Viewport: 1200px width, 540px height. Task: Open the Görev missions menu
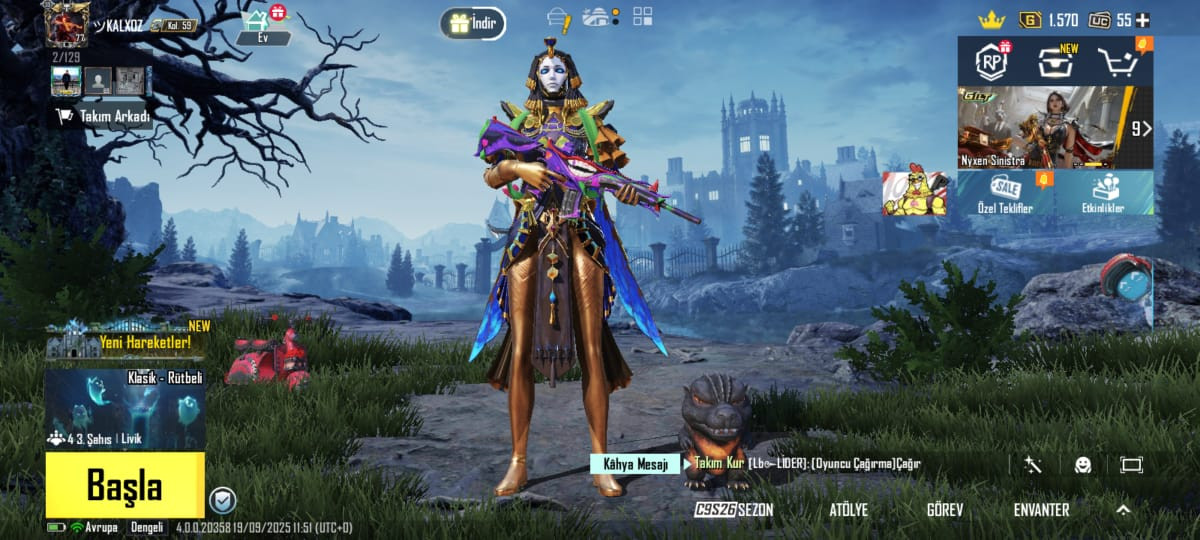click(944, 510)
